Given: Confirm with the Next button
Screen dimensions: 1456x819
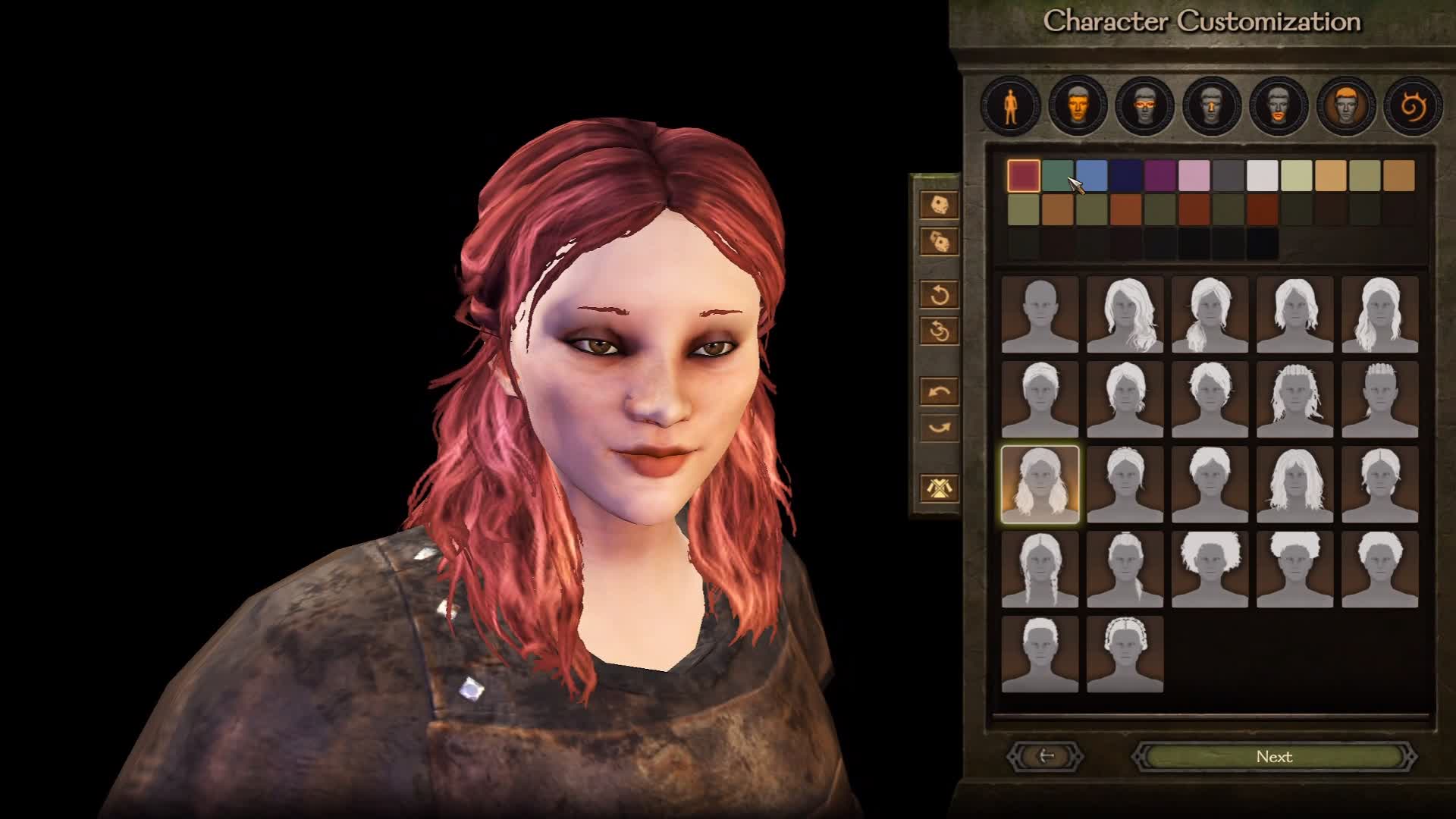Looking at the screenshot, I should click(1274, 757).
